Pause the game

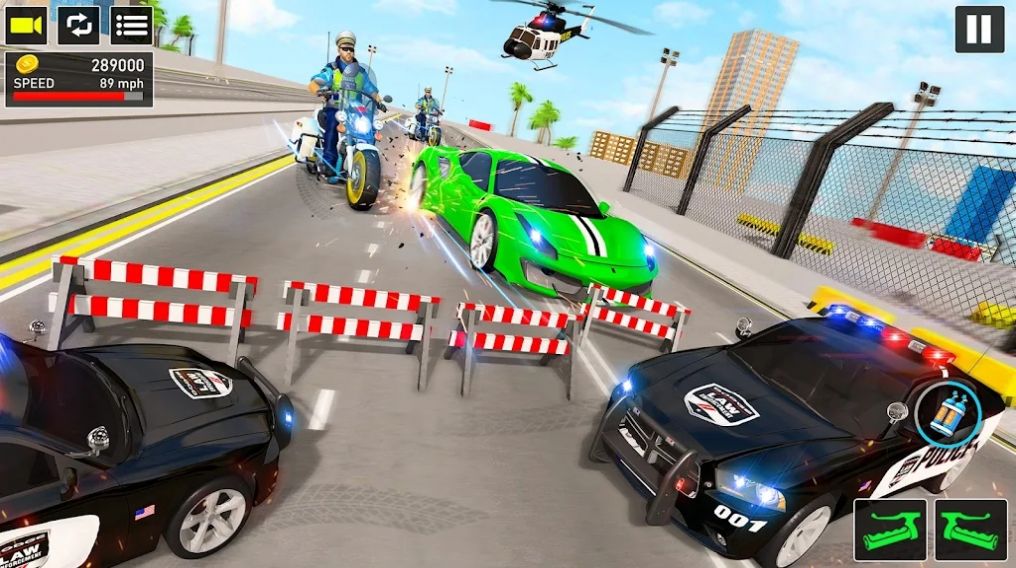(x=979, y=29)
